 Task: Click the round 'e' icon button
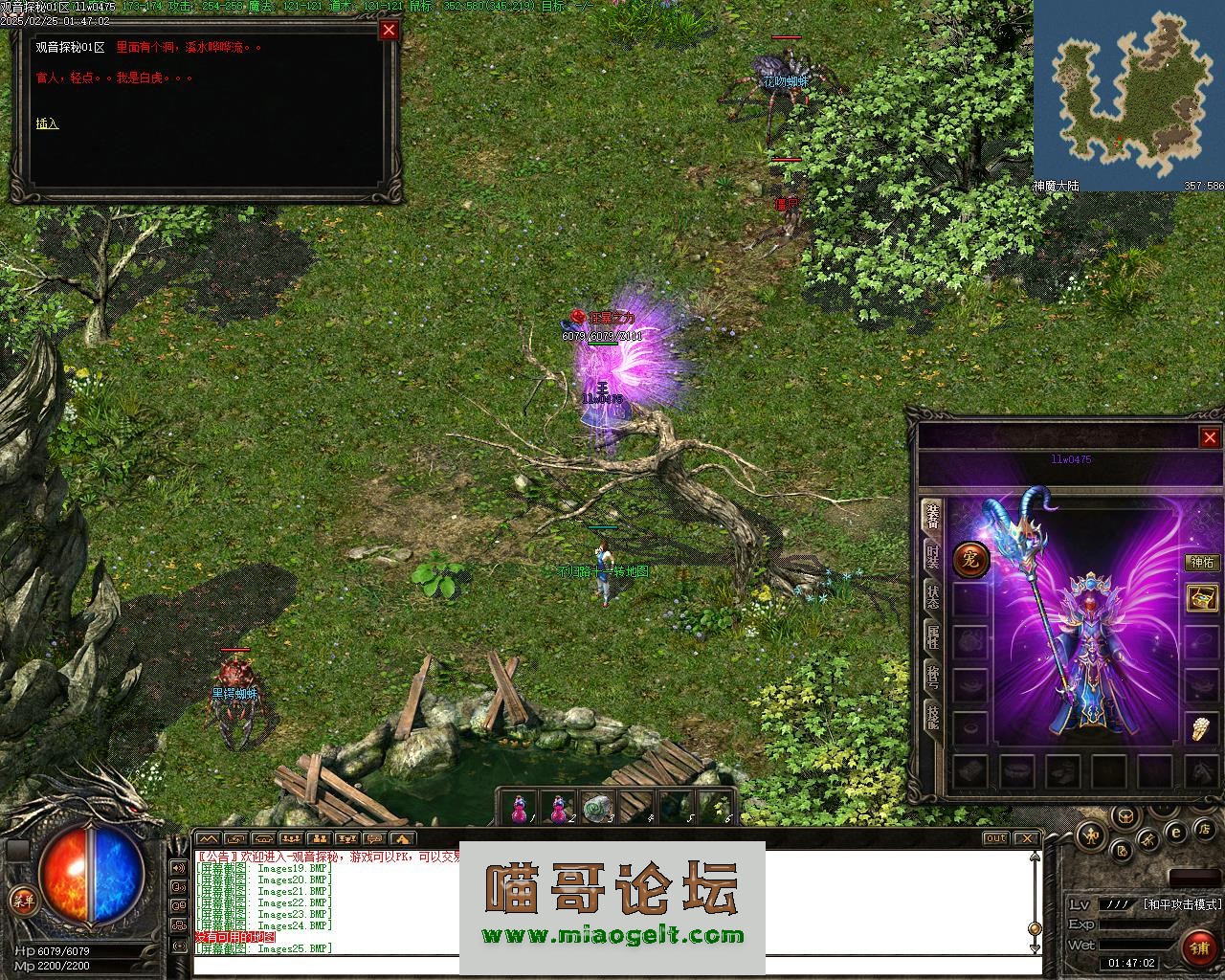click(1176, 832)
